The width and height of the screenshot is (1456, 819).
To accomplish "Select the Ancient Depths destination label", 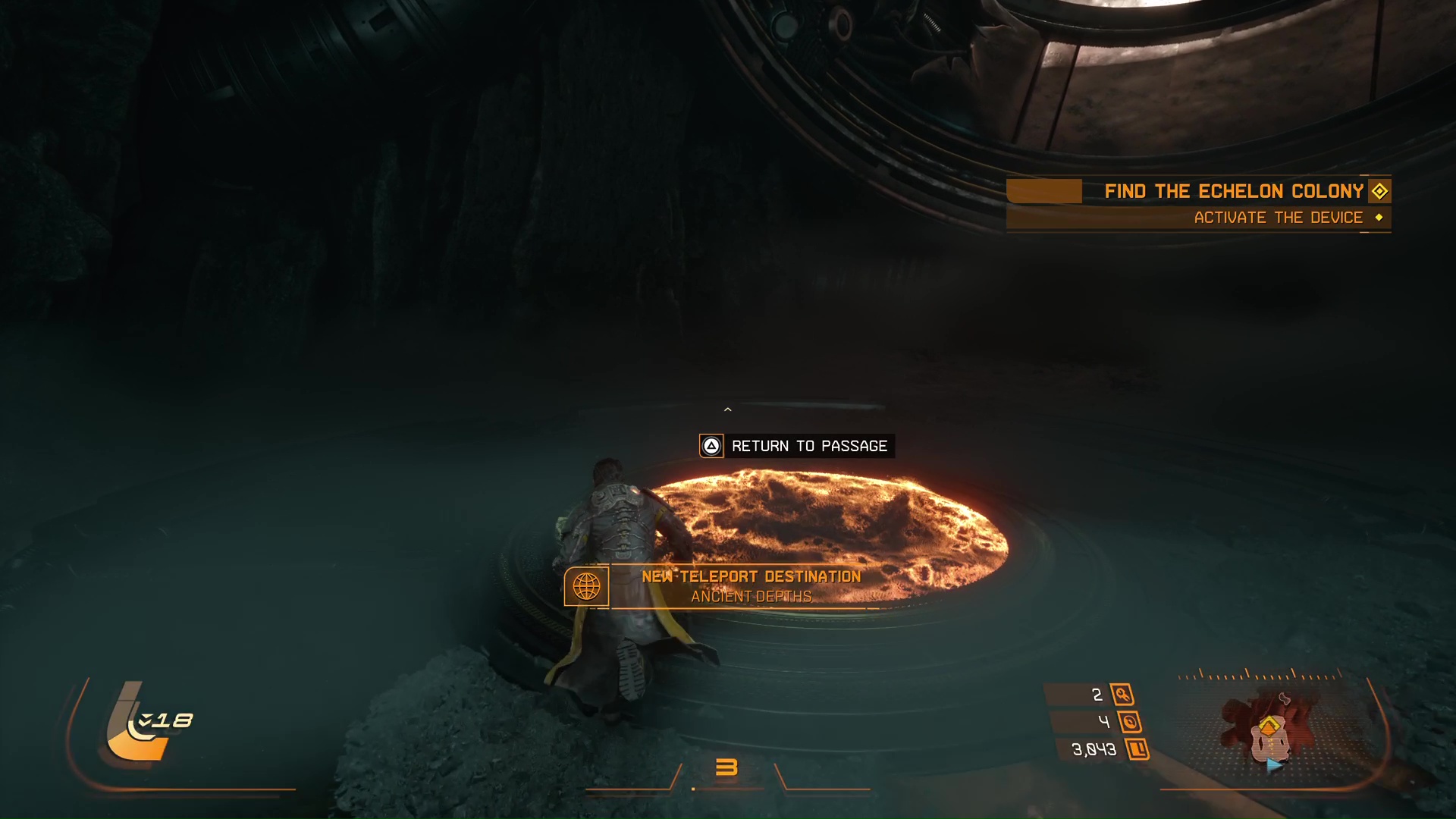I will pyautogui.click(x=752, y=597).
